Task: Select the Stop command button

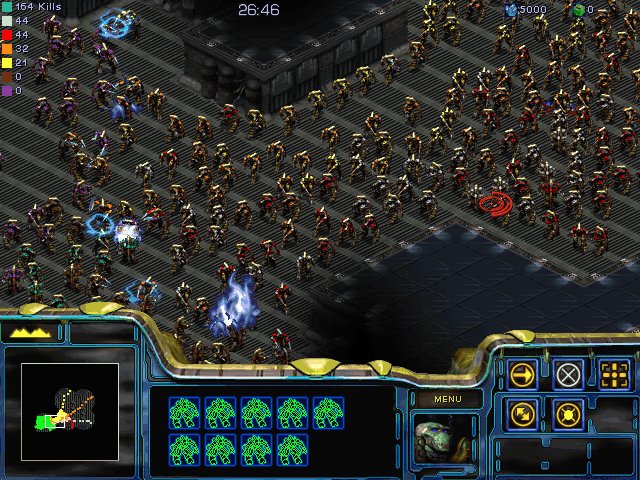Action: [568, 374]
